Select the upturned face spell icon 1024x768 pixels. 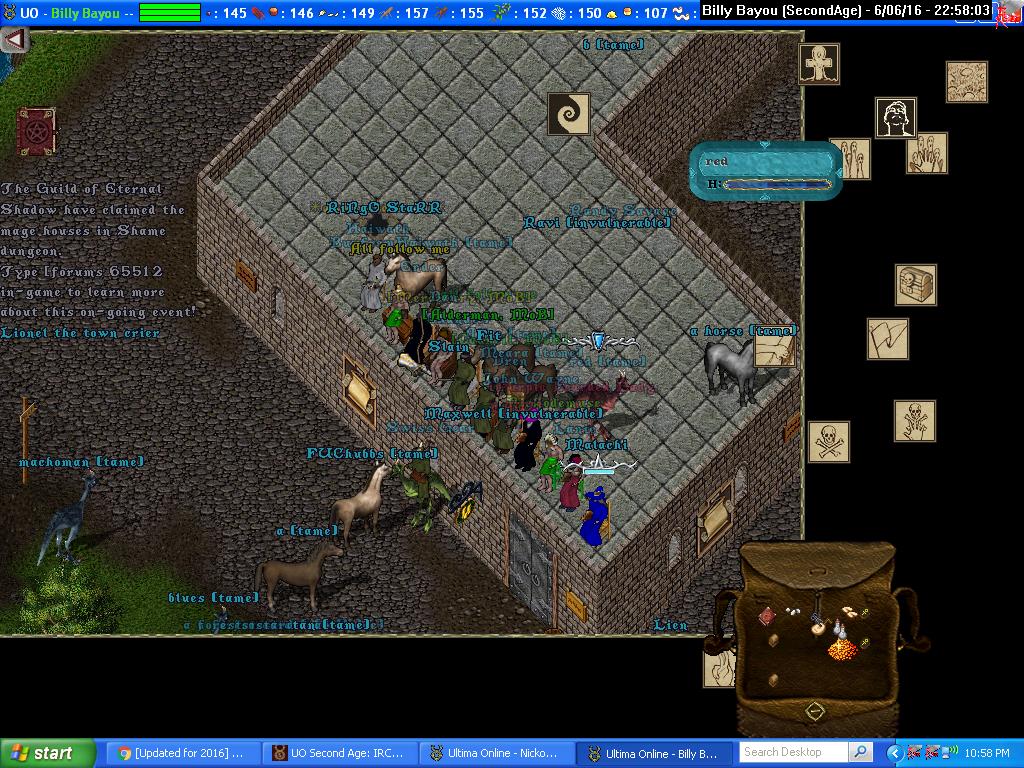tap(896, 118)
